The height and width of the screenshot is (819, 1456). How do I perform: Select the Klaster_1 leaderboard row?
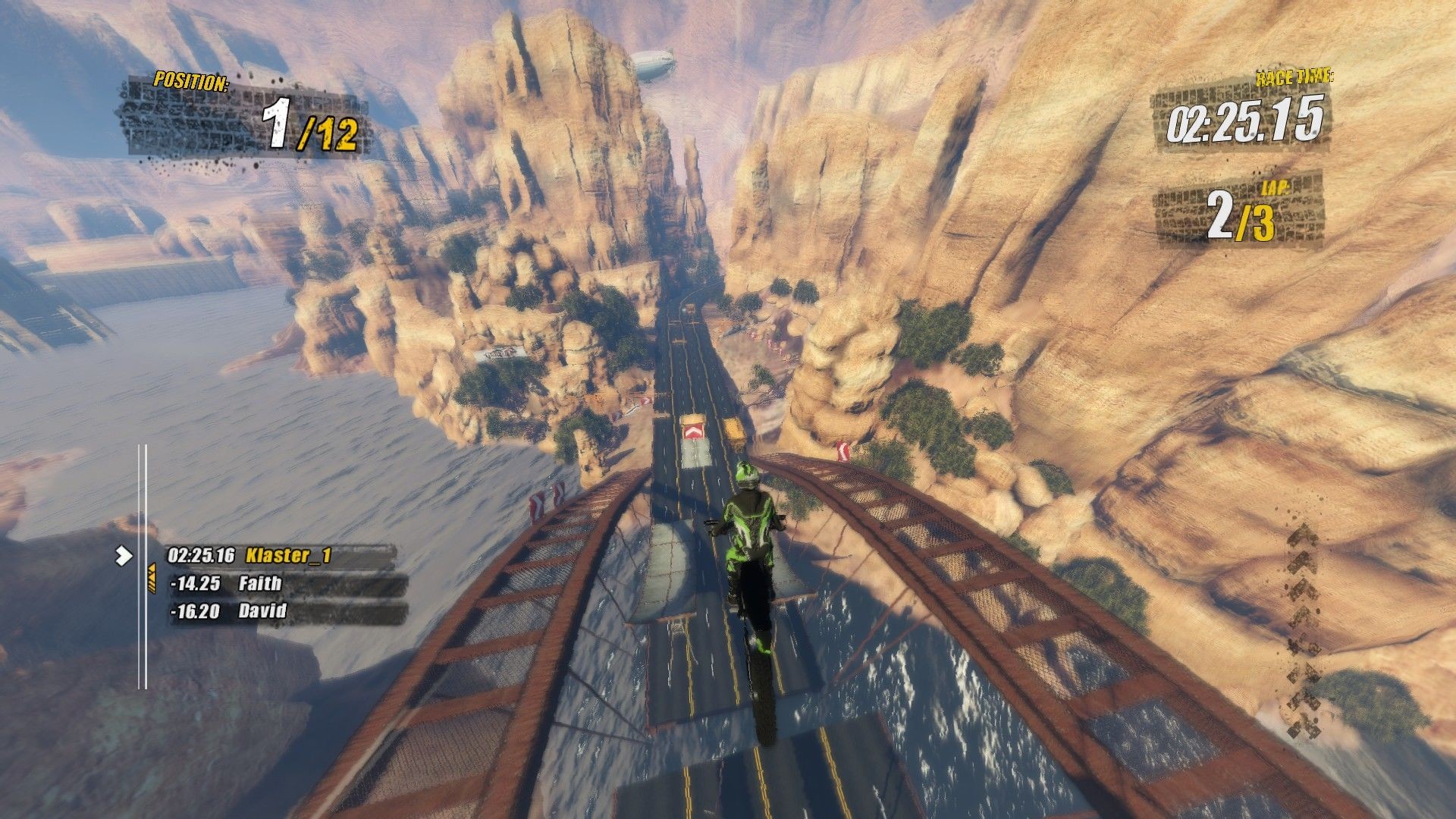click(x=281, y=556)
